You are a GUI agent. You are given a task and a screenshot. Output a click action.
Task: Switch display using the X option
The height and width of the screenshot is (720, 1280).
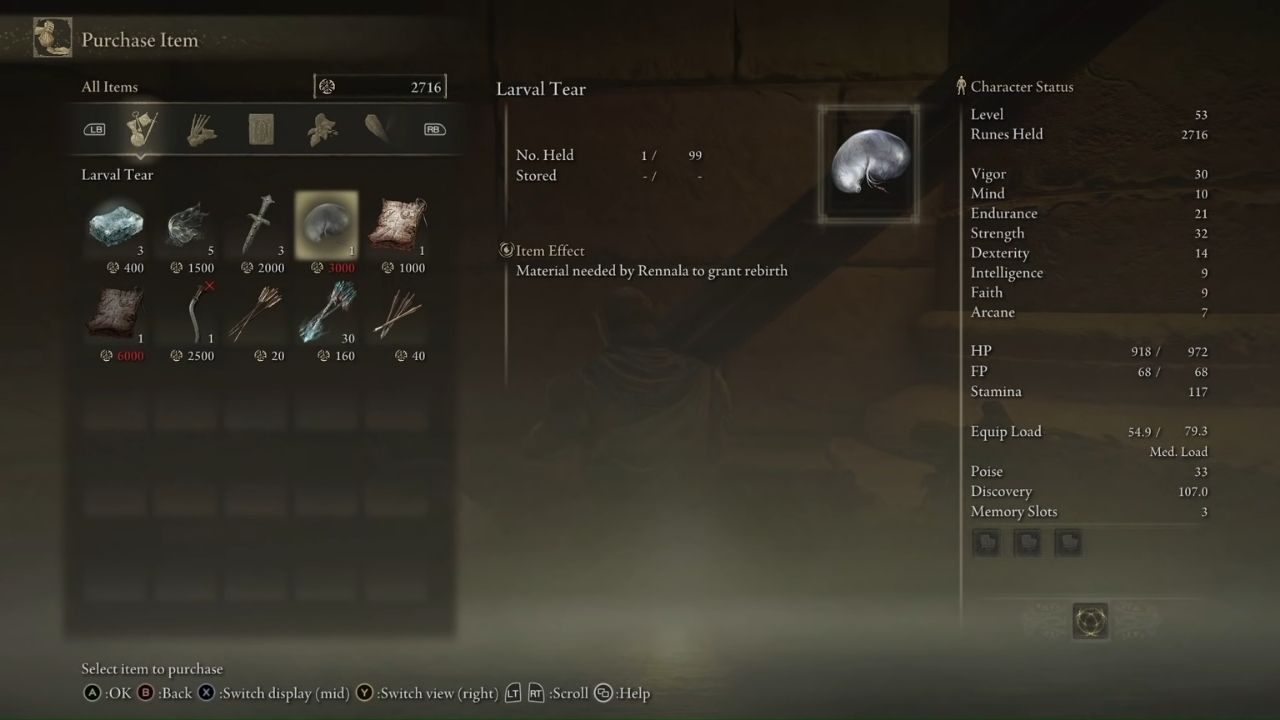coord(205,692)
